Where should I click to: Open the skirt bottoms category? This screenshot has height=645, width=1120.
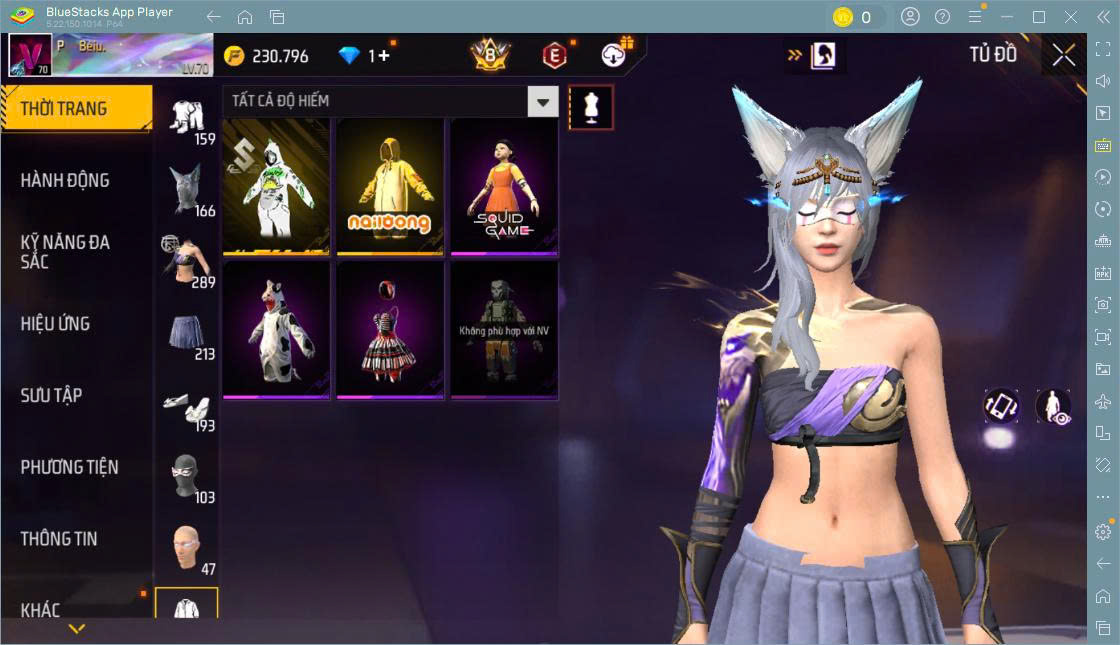(x=187, y=333)
